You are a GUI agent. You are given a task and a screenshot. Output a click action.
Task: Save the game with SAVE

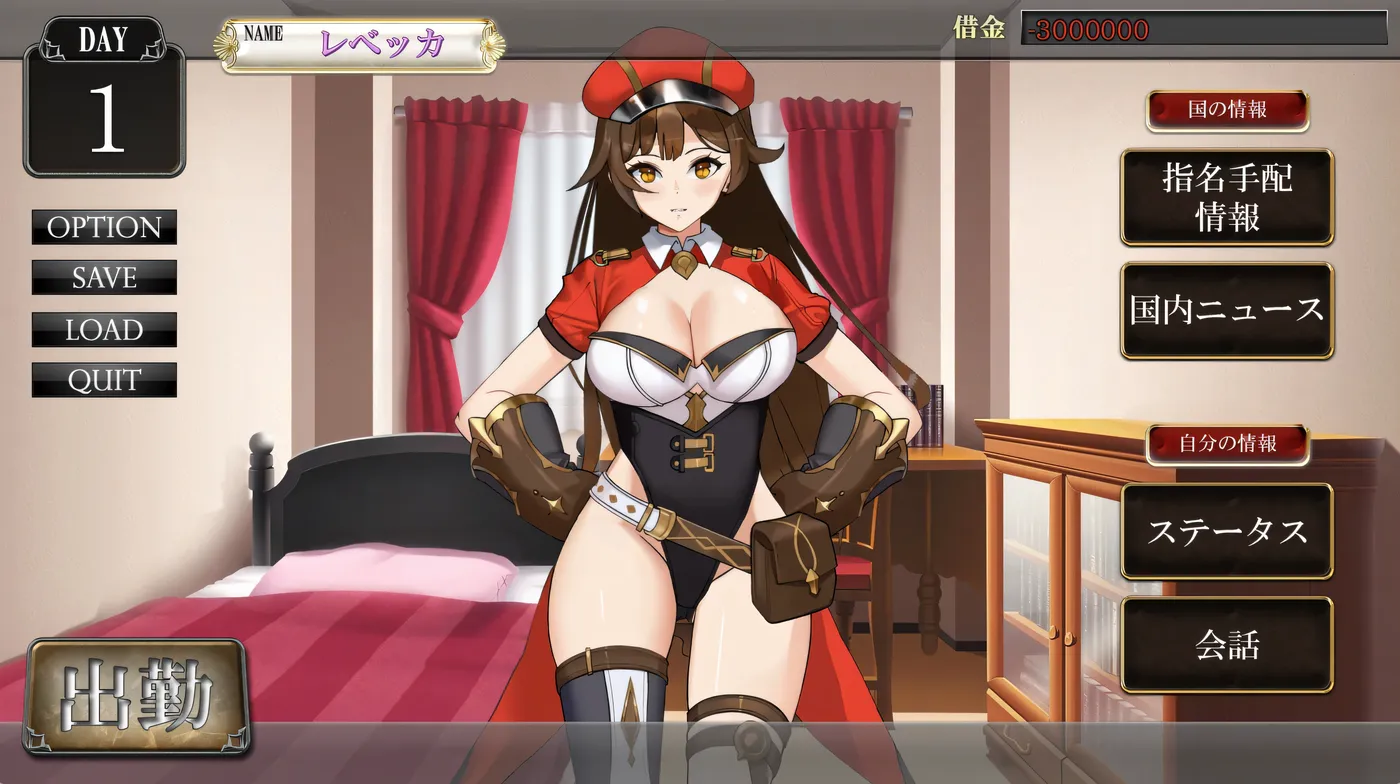click(x=104, y=278)
